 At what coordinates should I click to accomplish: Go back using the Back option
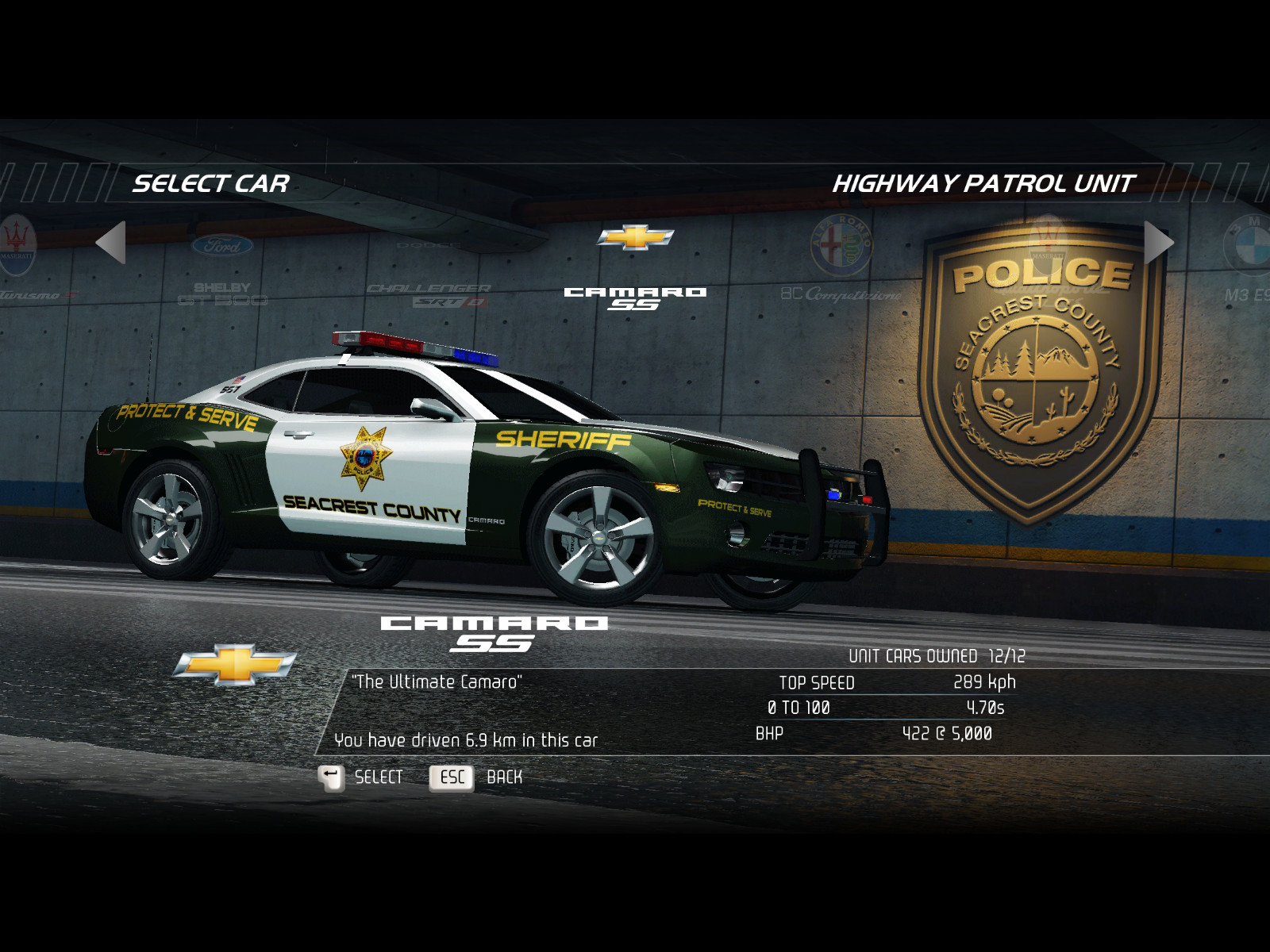click(476, 777)
